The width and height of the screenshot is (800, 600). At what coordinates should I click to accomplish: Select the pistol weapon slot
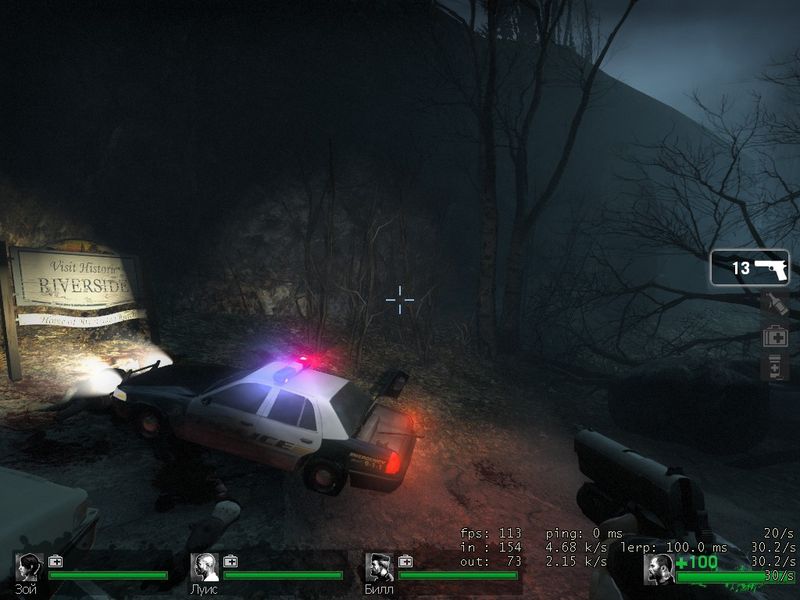[x=750, y=268]
